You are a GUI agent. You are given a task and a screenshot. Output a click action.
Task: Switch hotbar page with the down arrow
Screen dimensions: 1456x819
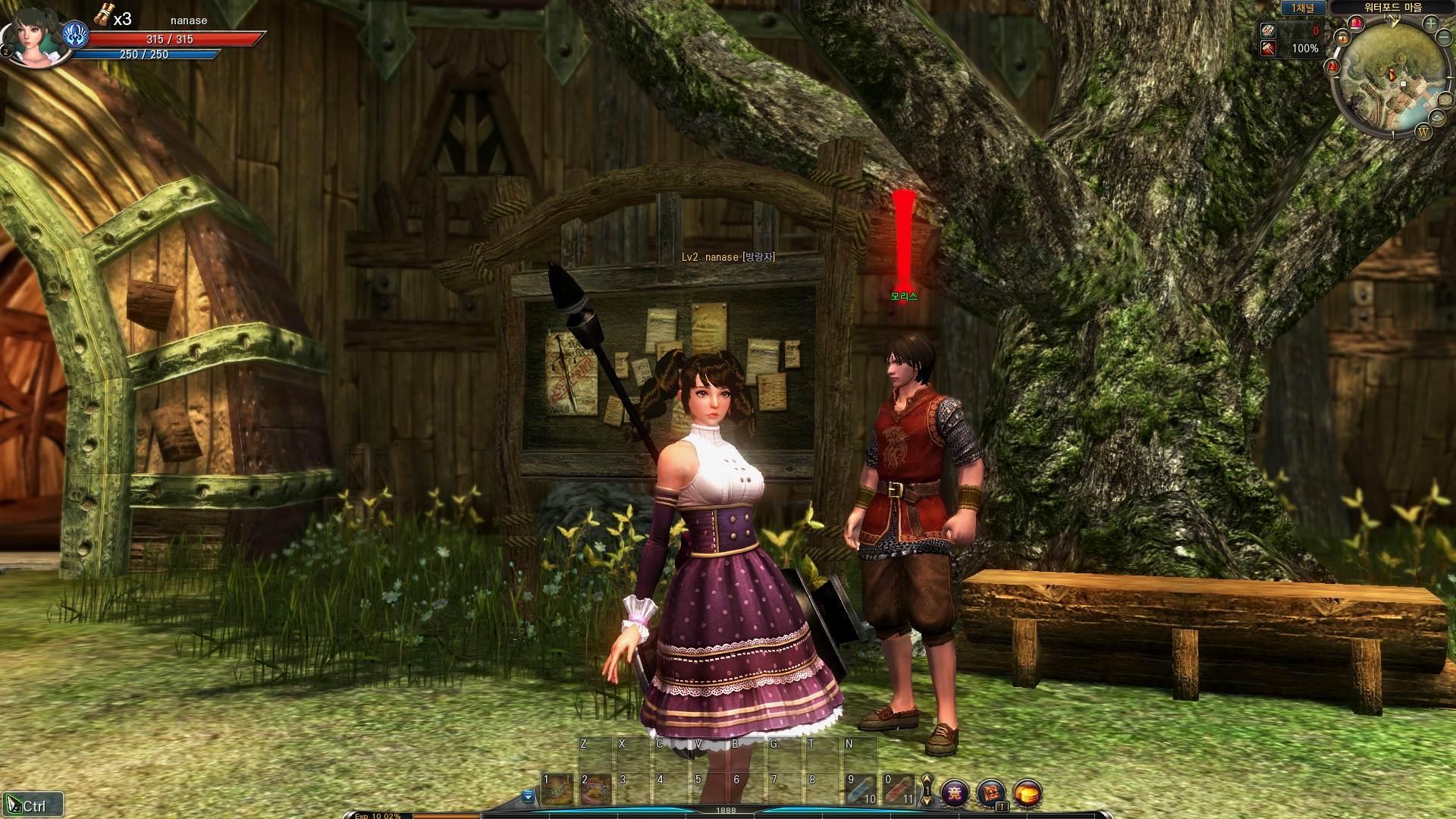(927, 800)
